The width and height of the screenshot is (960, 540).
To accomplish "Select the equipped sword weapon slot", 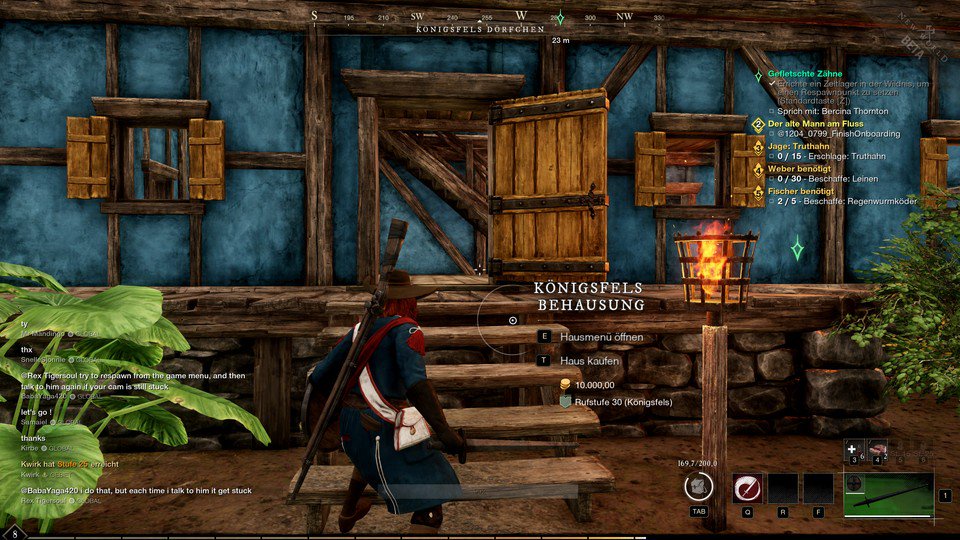I will click(x=888, y=495).
